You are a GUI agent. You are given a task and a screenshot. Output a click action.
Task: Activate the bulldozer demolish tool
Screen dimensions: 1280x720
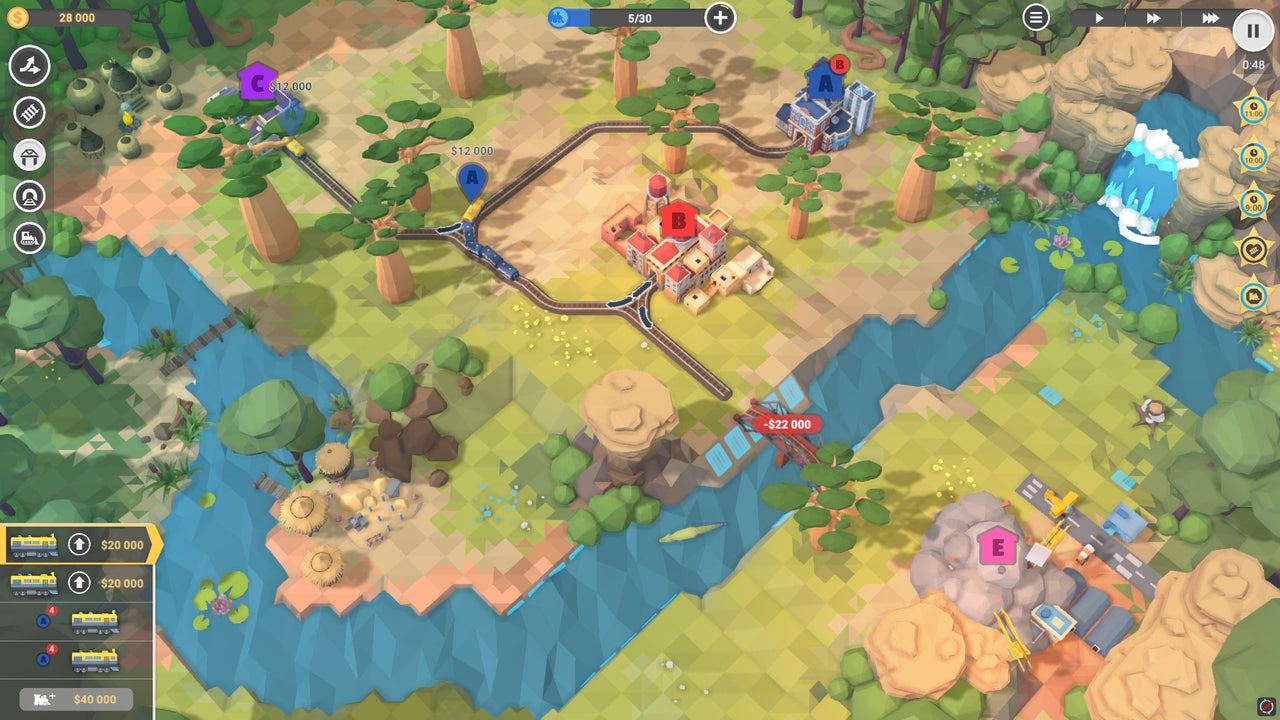30,240
